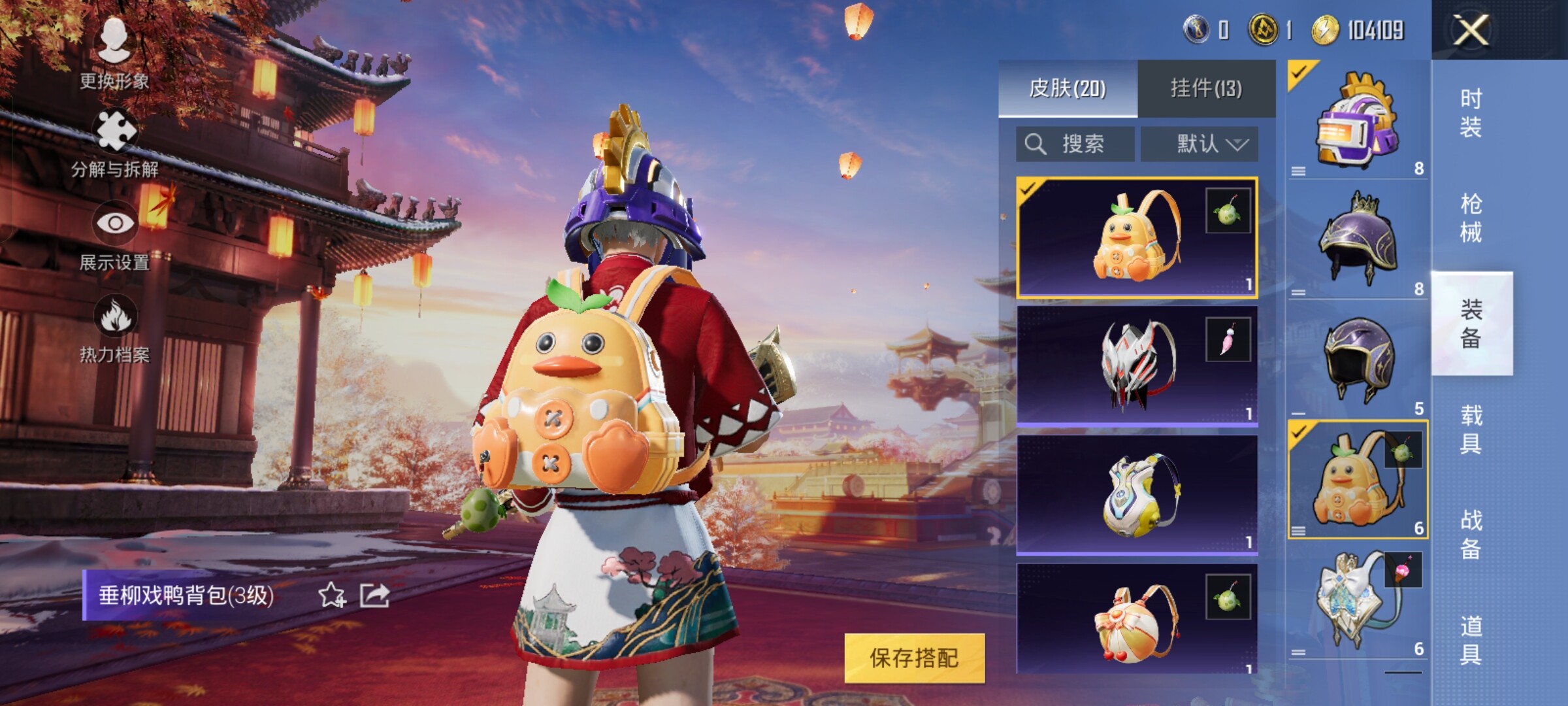This screenshot has width=1568, height=706.
Task: Close the equipment screen with X
Action: tap(1471, 30)
